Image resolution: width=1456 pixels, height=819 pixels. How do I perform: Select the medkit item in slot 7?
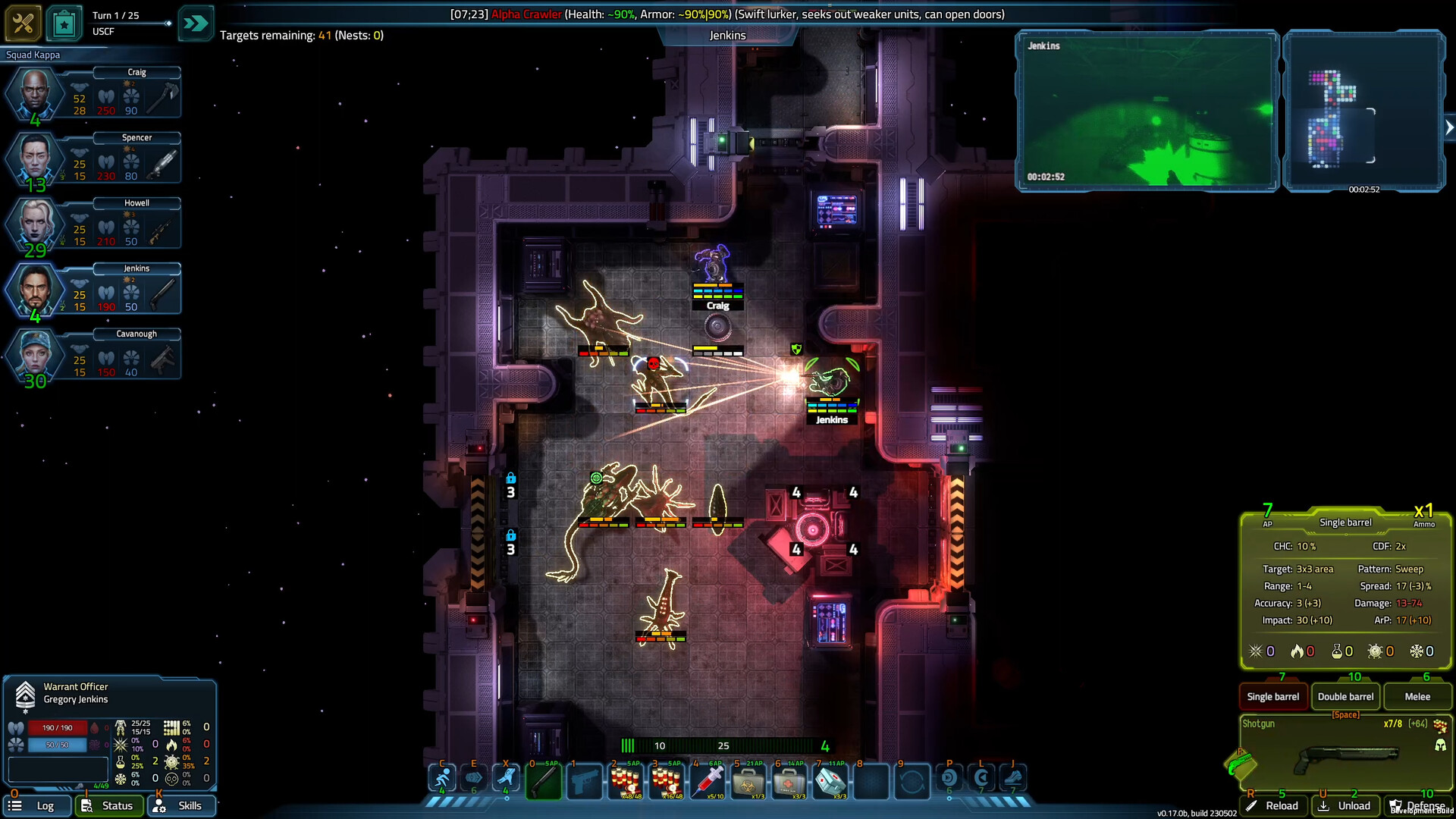(830, 781)
